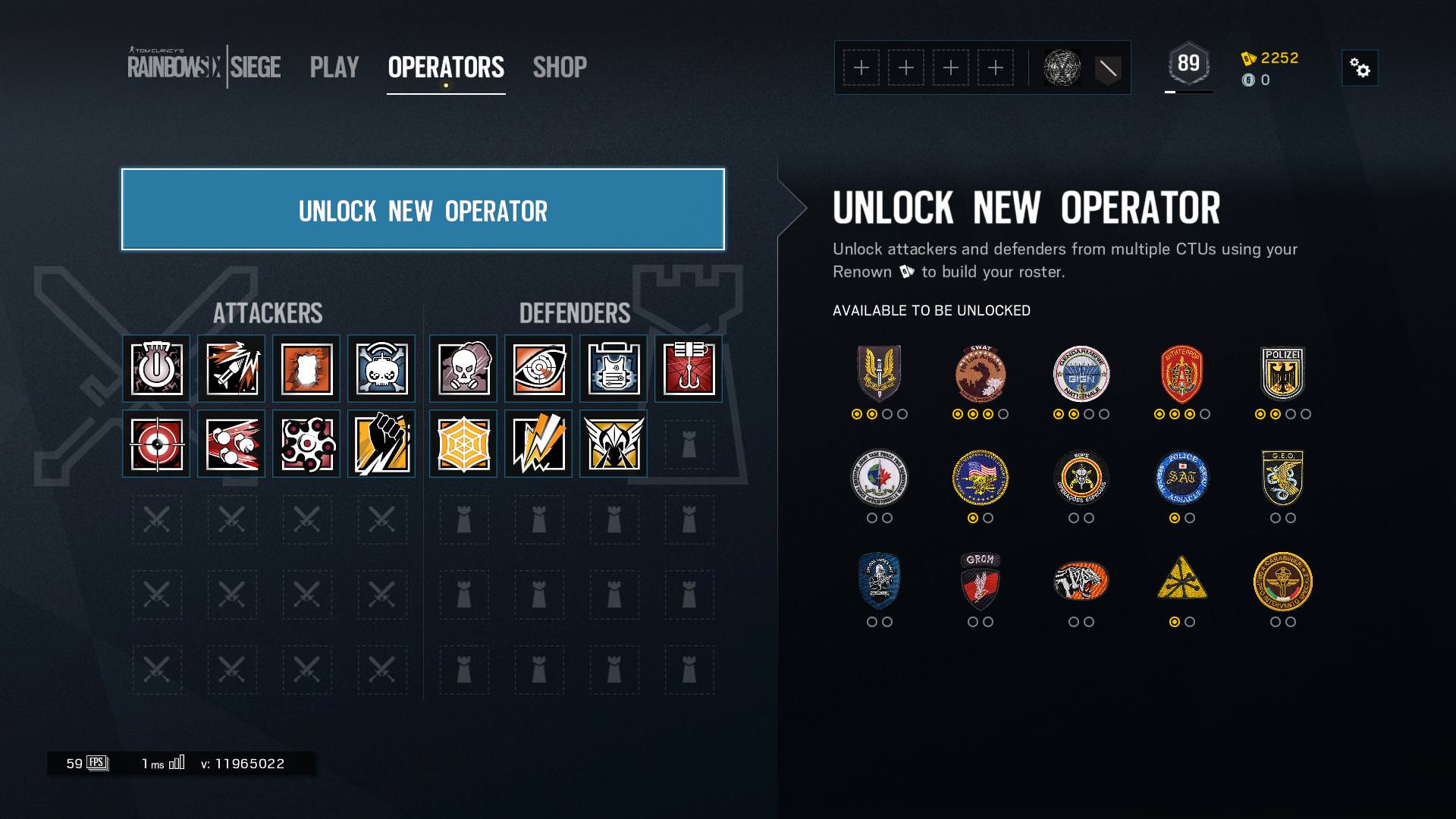Select the lightning bolt defender icon
This screenshot has height=819, width=1456.
click(x=537, y=444)
